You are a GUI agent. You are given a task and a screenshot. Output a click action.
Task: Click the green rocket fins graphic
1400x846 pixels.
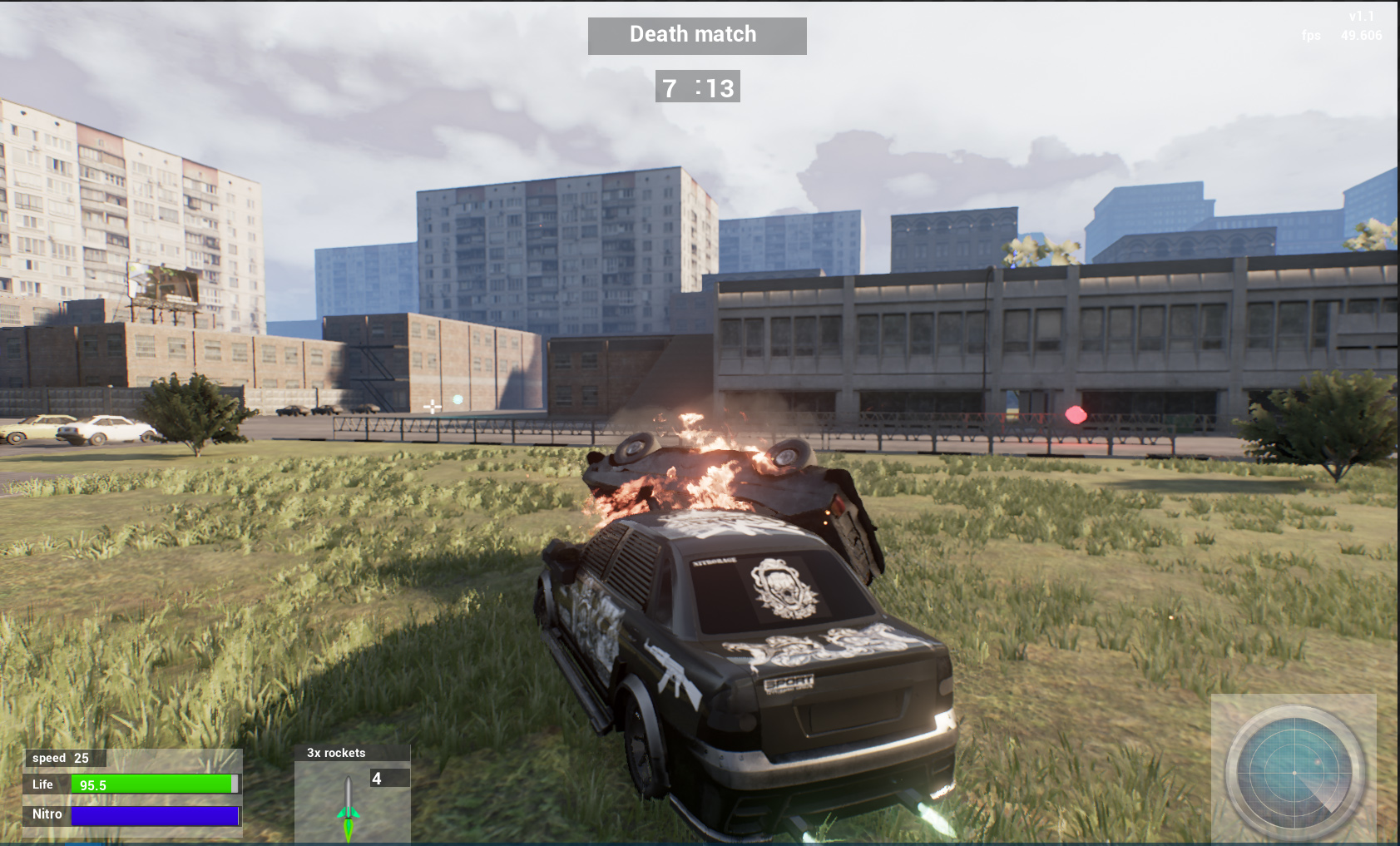point(349,814)
